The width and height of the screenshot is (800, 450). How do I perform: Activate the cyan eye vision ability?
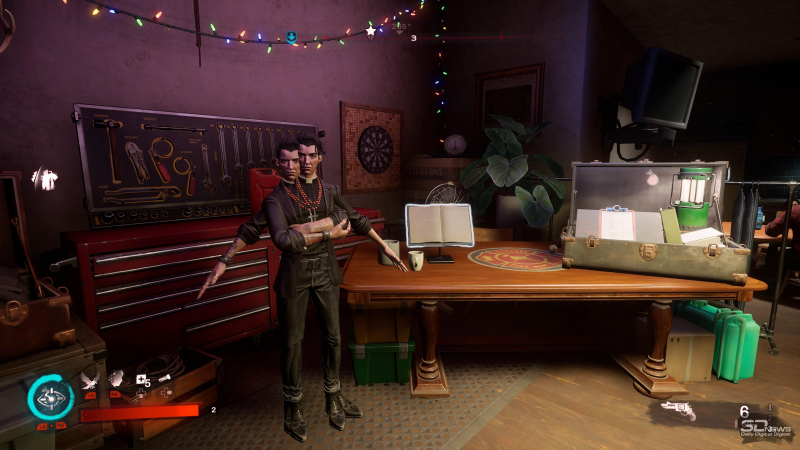49,398
